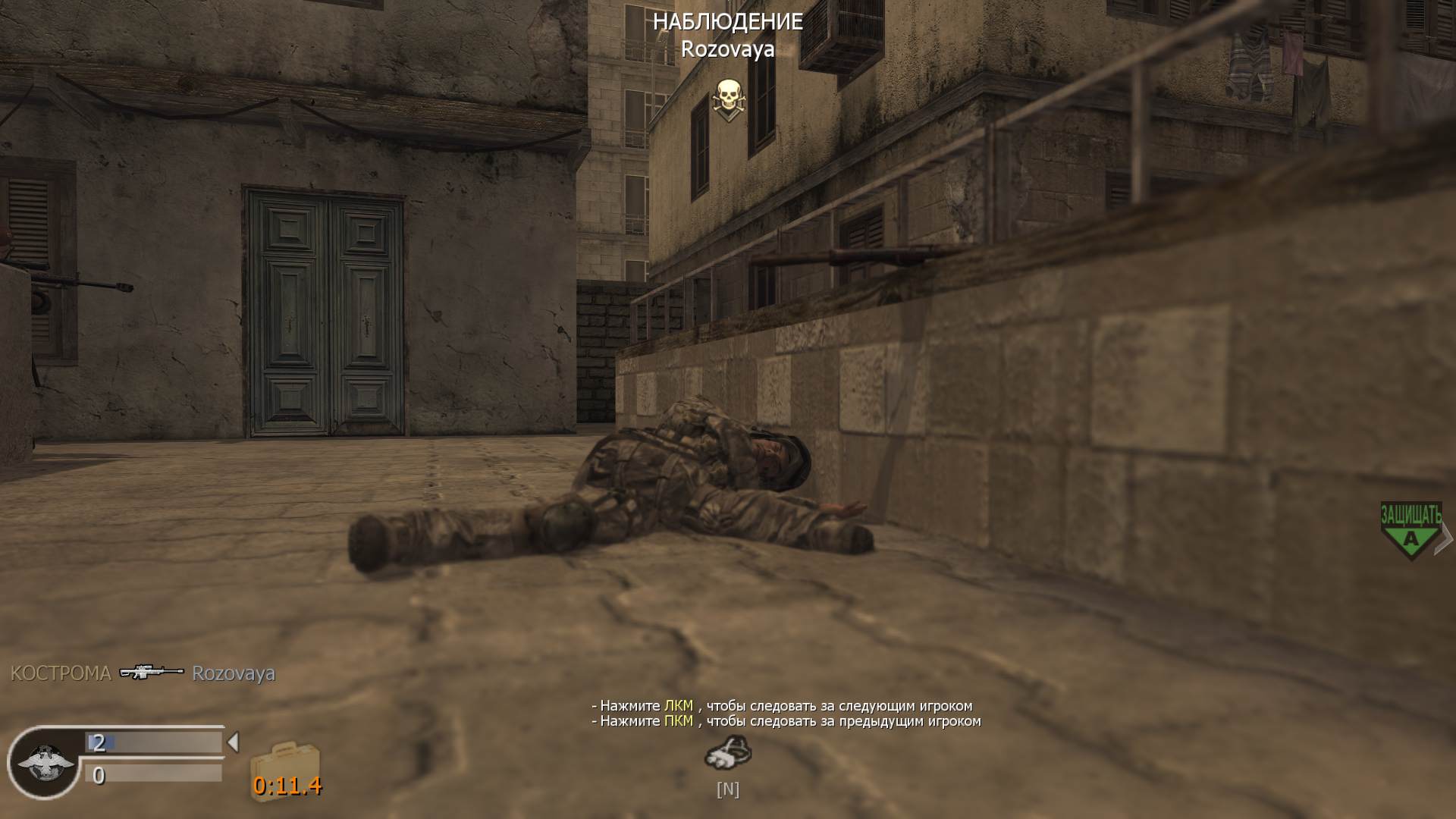Switch to the Rozovaya spectator view tab
This screenshot has height=819, width=1456.
727,52
